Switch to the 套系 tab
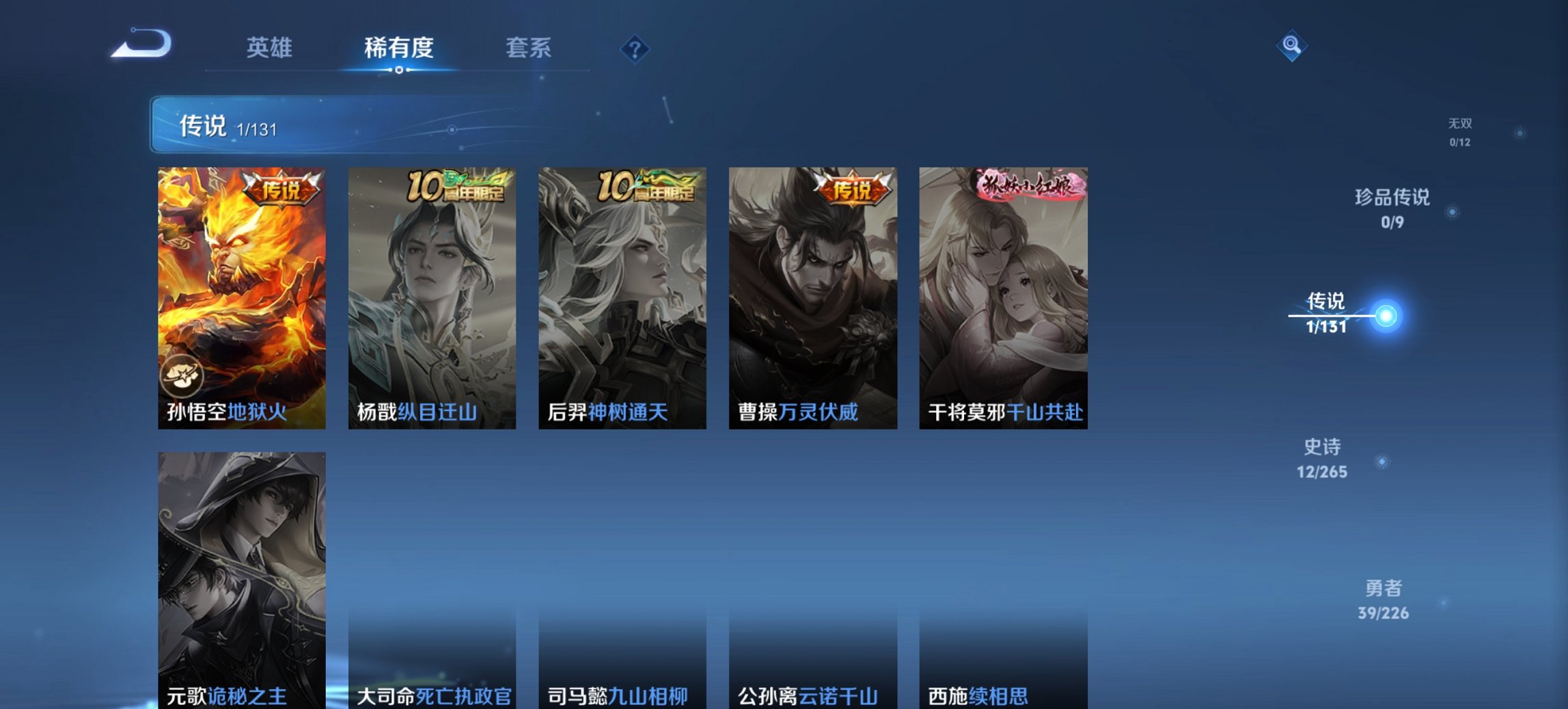 (x=528, y=48)
